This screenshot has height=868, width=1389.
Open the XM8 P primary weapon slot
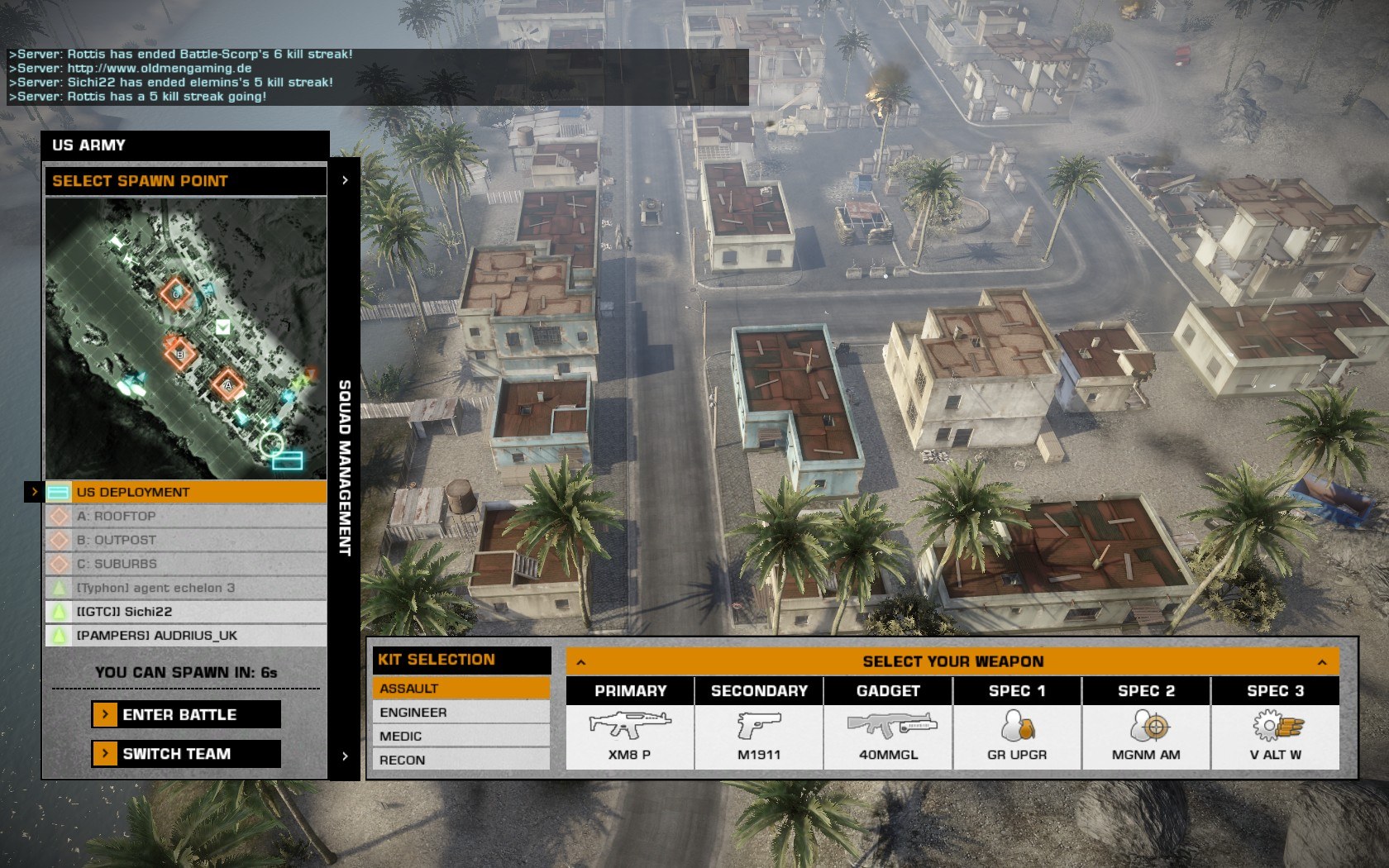(630, 736)
